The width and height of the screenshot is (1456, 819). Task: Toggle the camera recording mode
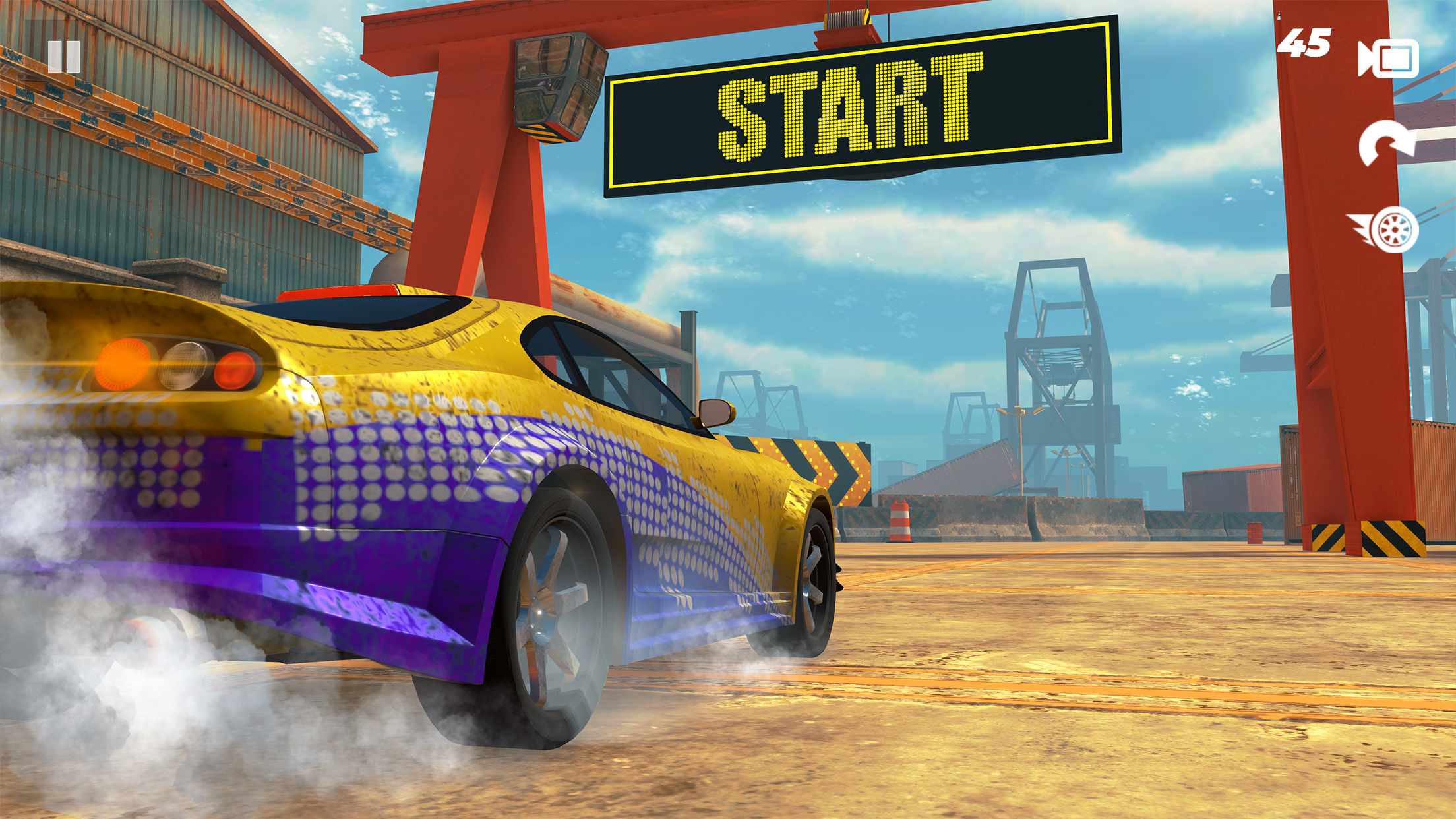click(x=1387, y=59)
